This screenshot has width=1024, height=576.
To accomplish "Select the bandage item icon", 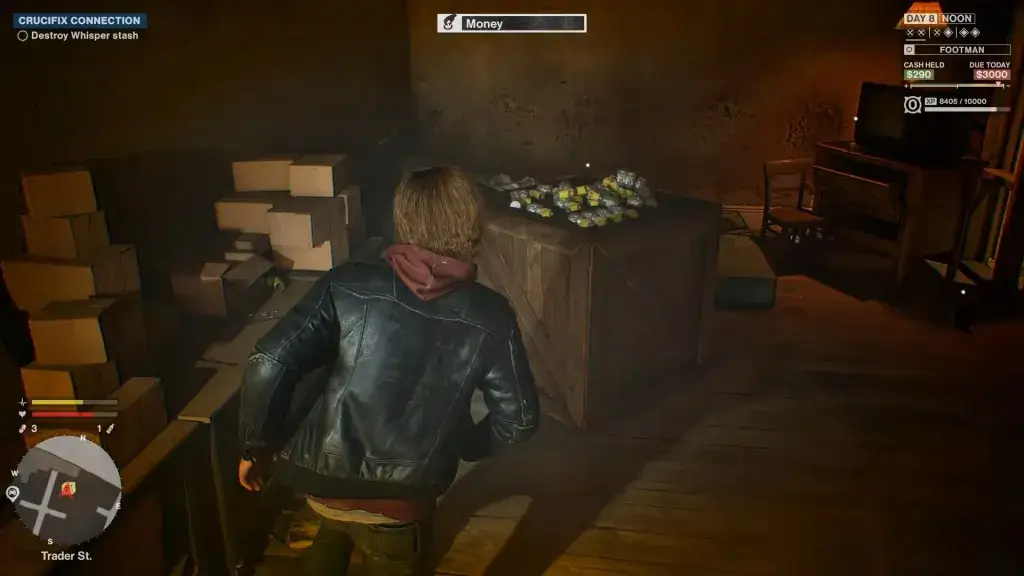I will 22,429.
